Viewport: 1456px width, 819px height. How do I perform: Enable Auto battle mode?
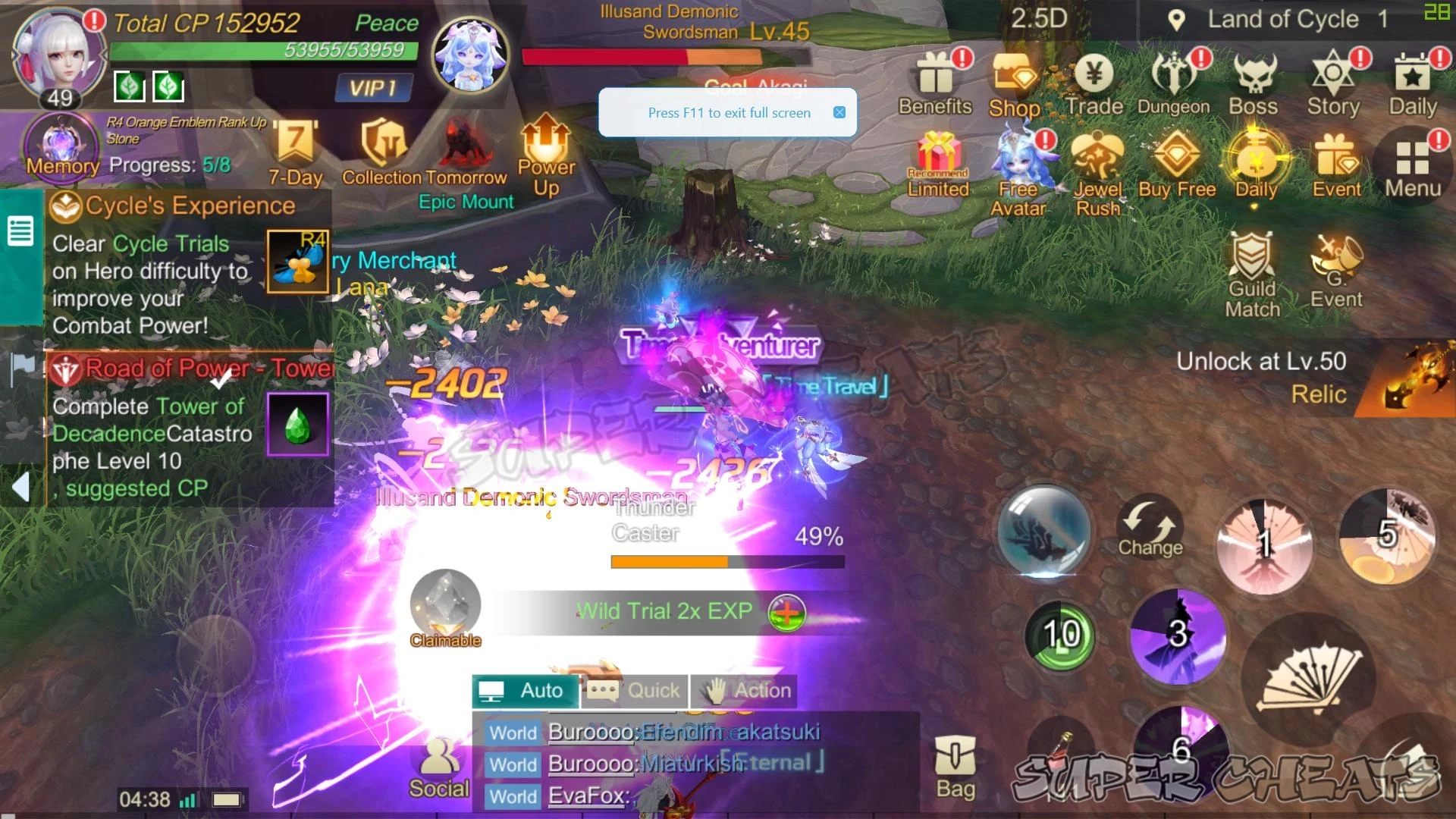tap(526, 691)
